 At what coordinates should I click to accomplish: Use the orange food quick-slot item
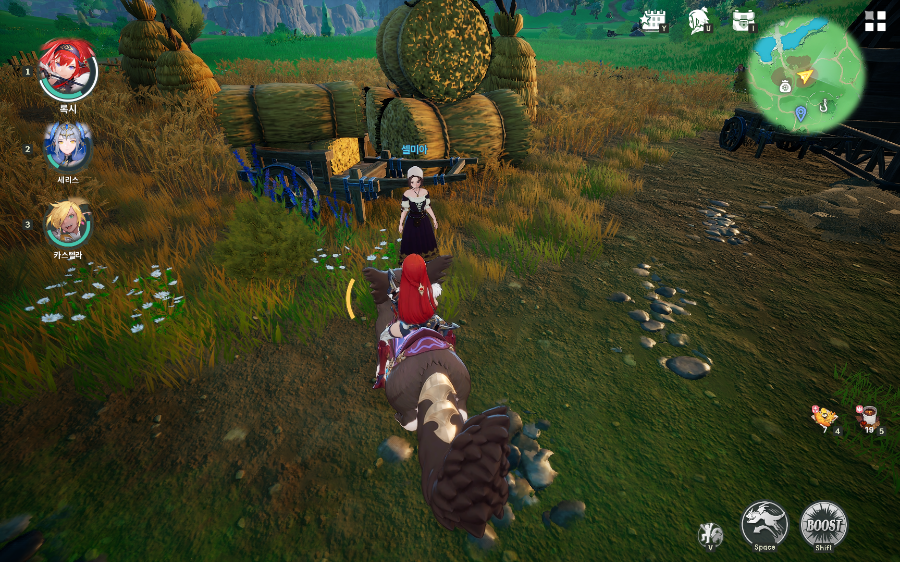pos(824,416)
